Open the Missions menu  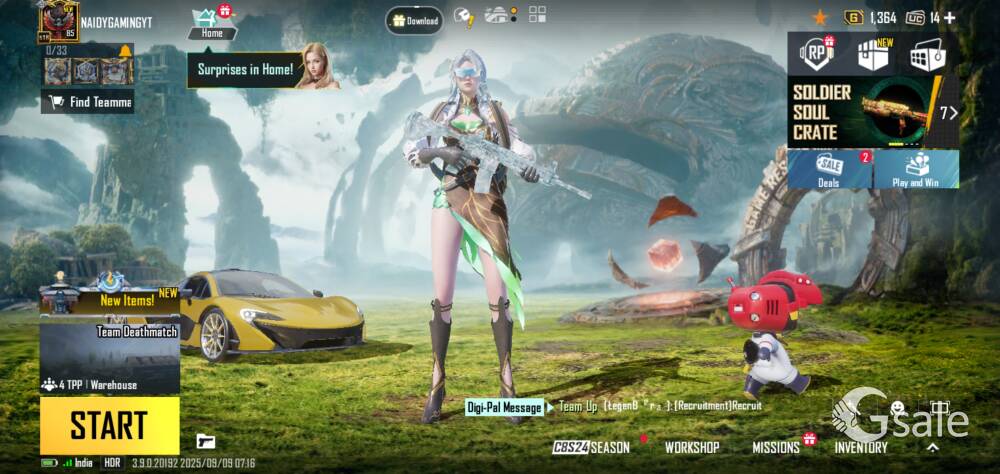point(777,447)
